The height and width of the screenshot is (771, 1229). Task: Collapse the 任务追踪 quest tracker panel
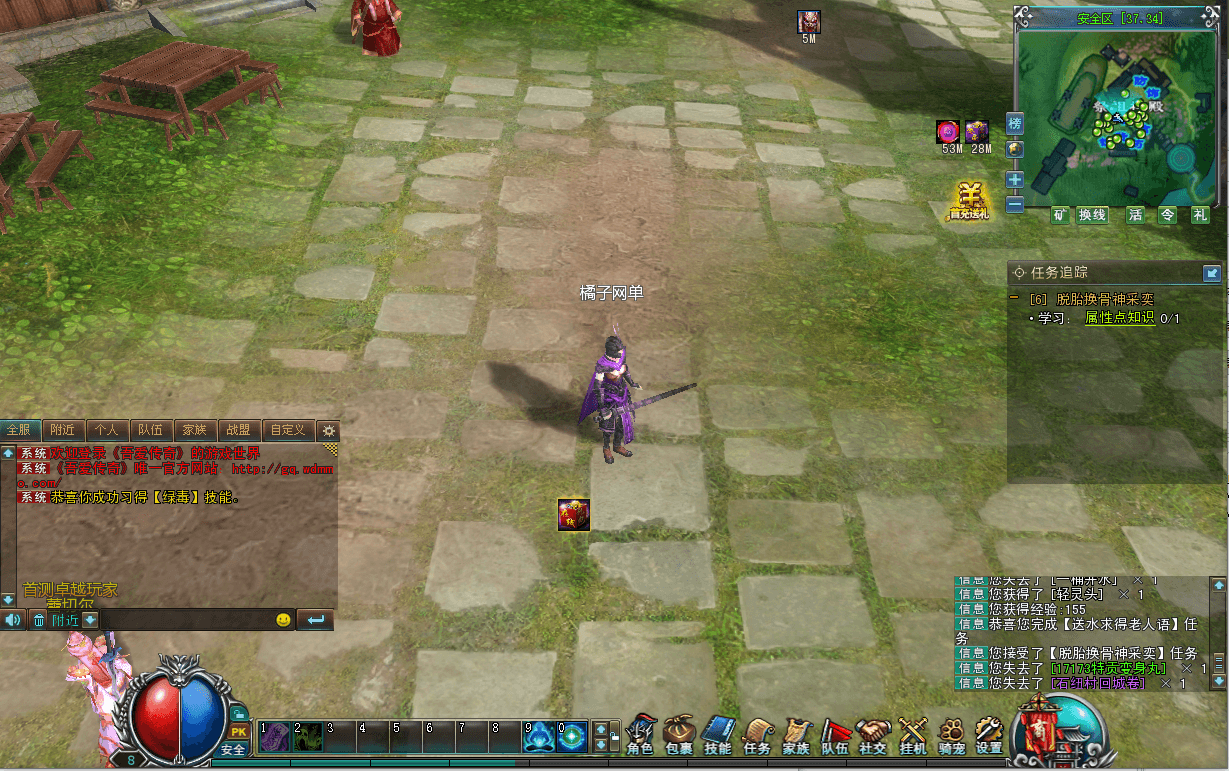[1211, 272]
